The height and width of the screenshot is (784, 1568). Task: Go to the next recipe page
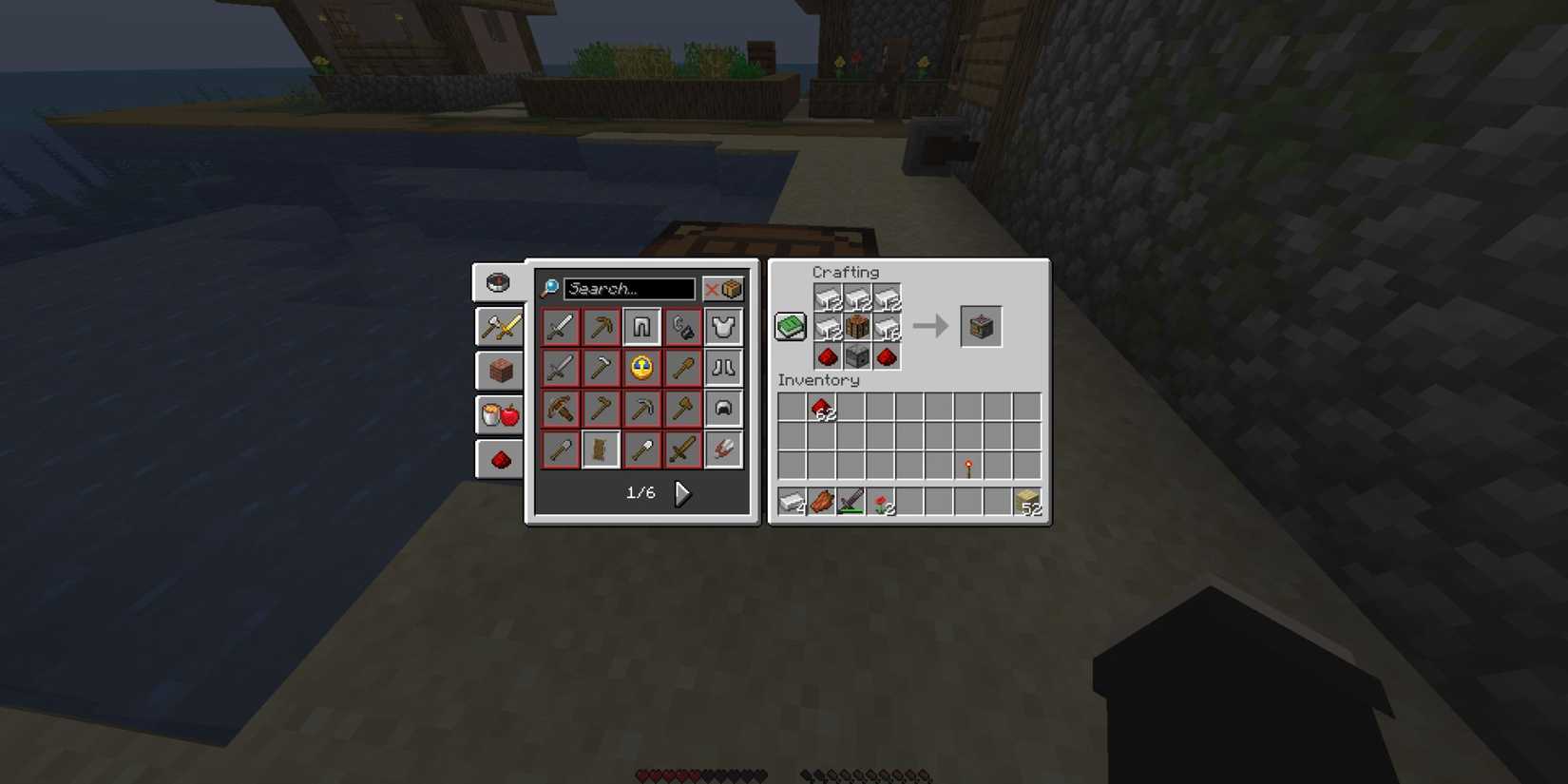click(x=682, y=493)
